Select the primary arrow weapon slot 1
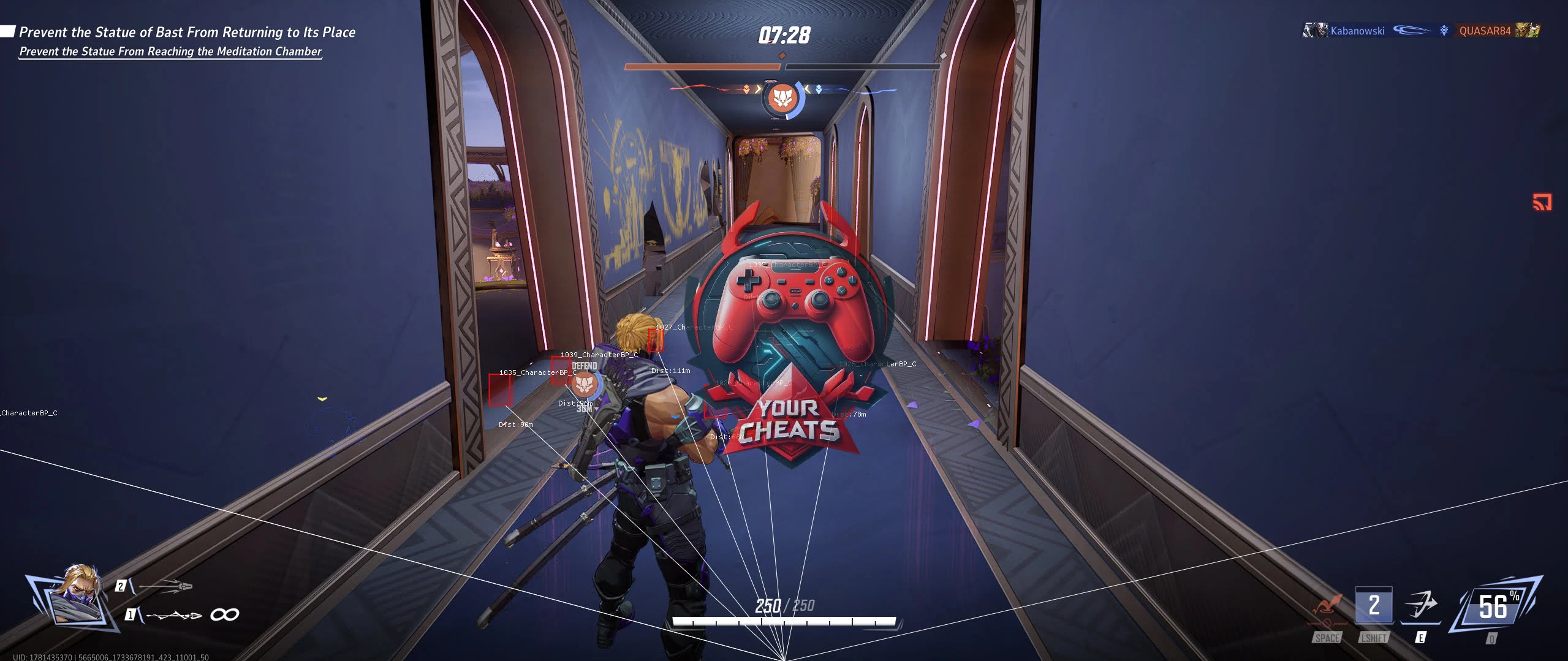 point(173,614)
